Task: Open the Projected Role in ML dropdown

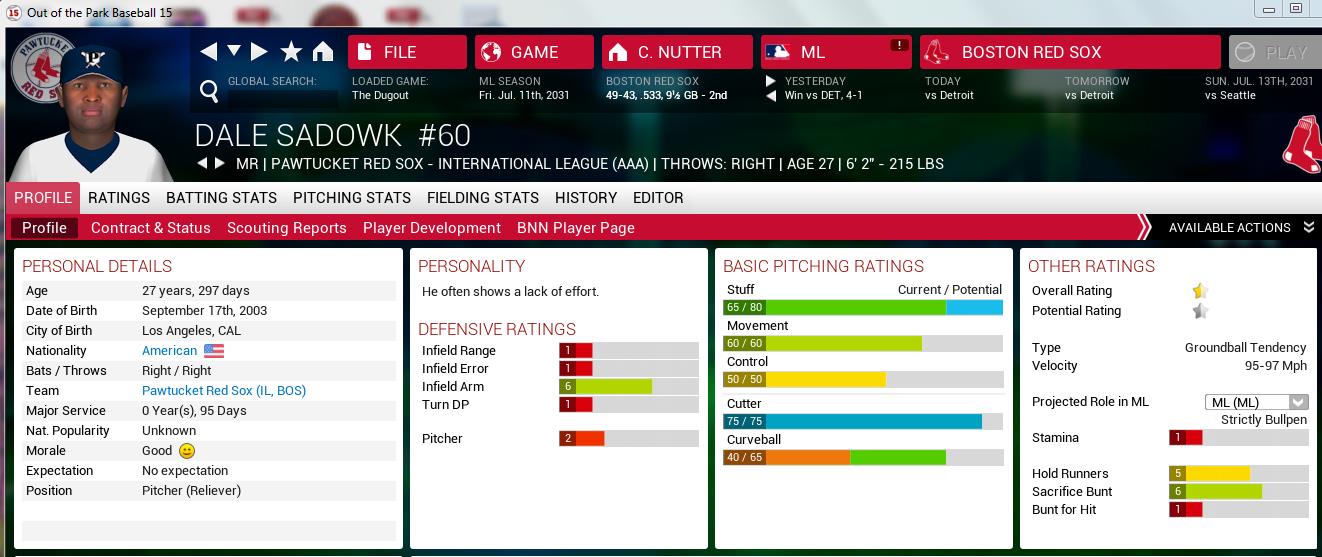Action: pos(1257,402)
